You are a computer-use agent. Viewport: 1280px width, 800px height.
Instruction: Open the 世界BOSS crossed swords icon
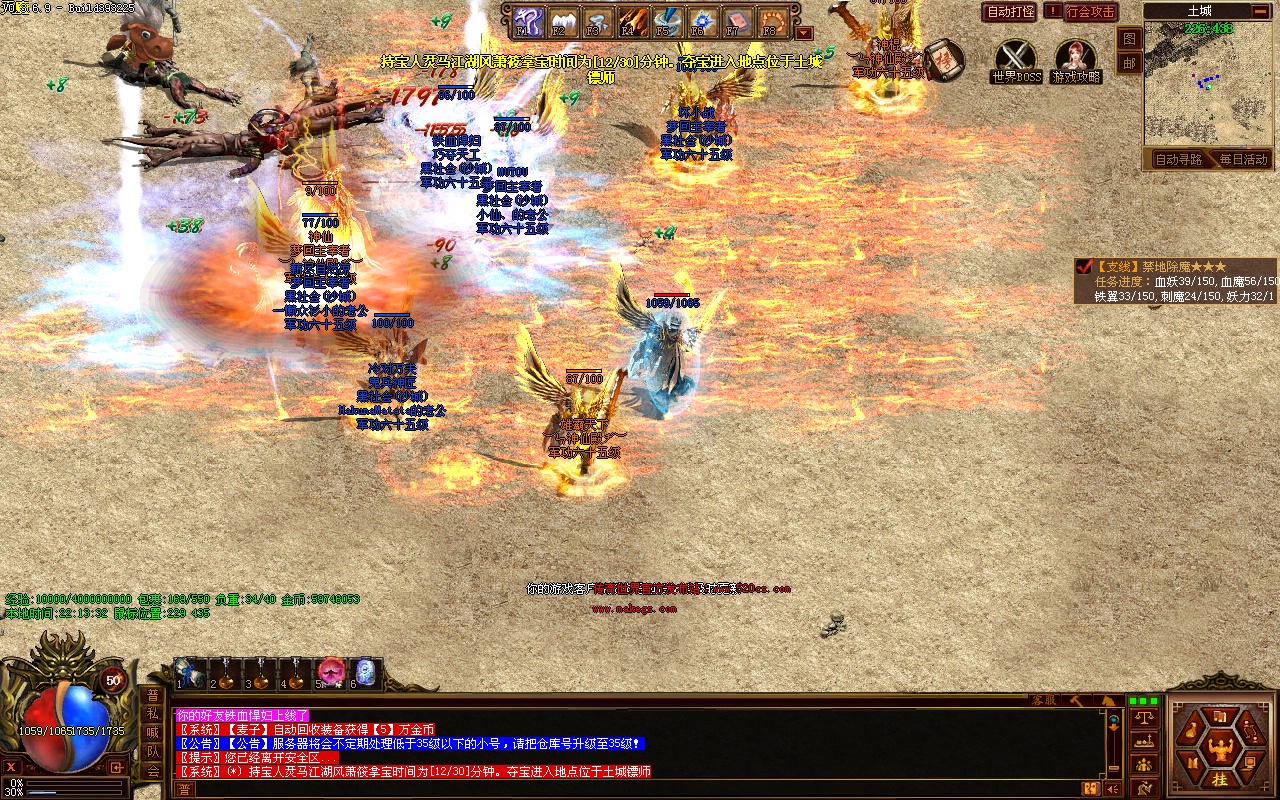click(1016, 57)
